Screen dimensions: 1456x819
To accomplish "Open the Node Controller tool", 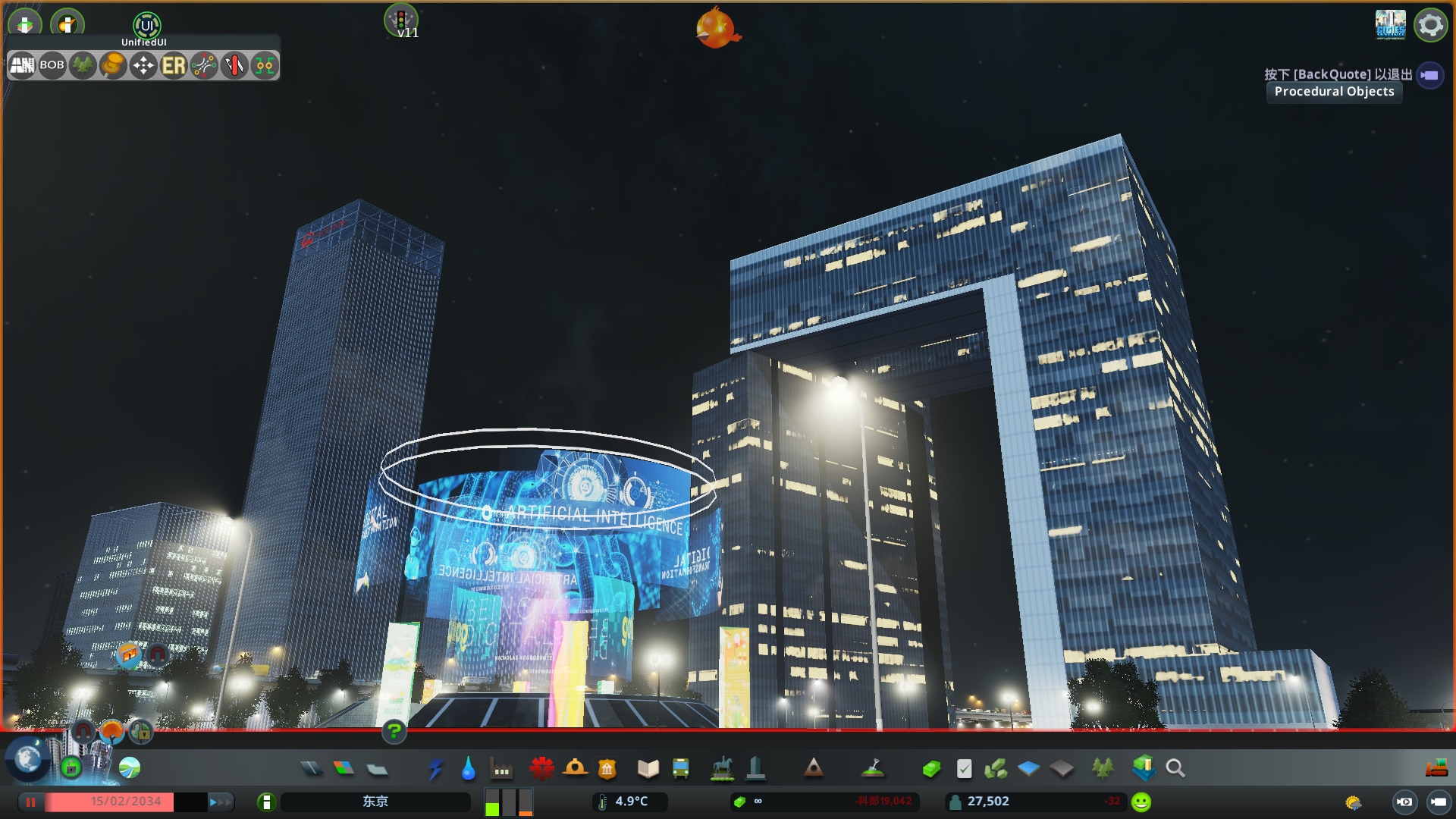I will point(265,66).
